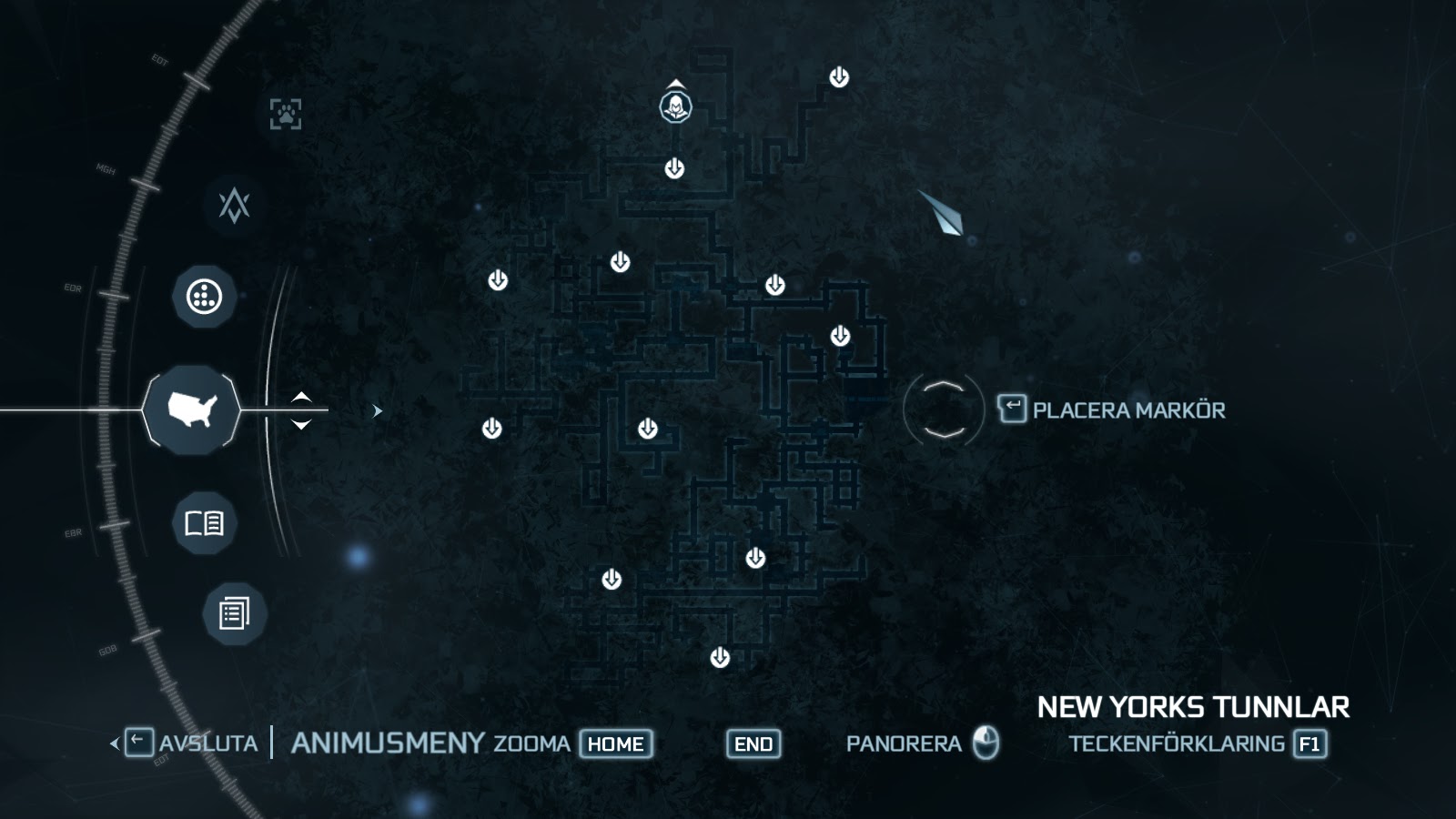Click PLACERA MARKÖR to place a marker
The image size is (1456, 819).
(x=1128, y=410)
